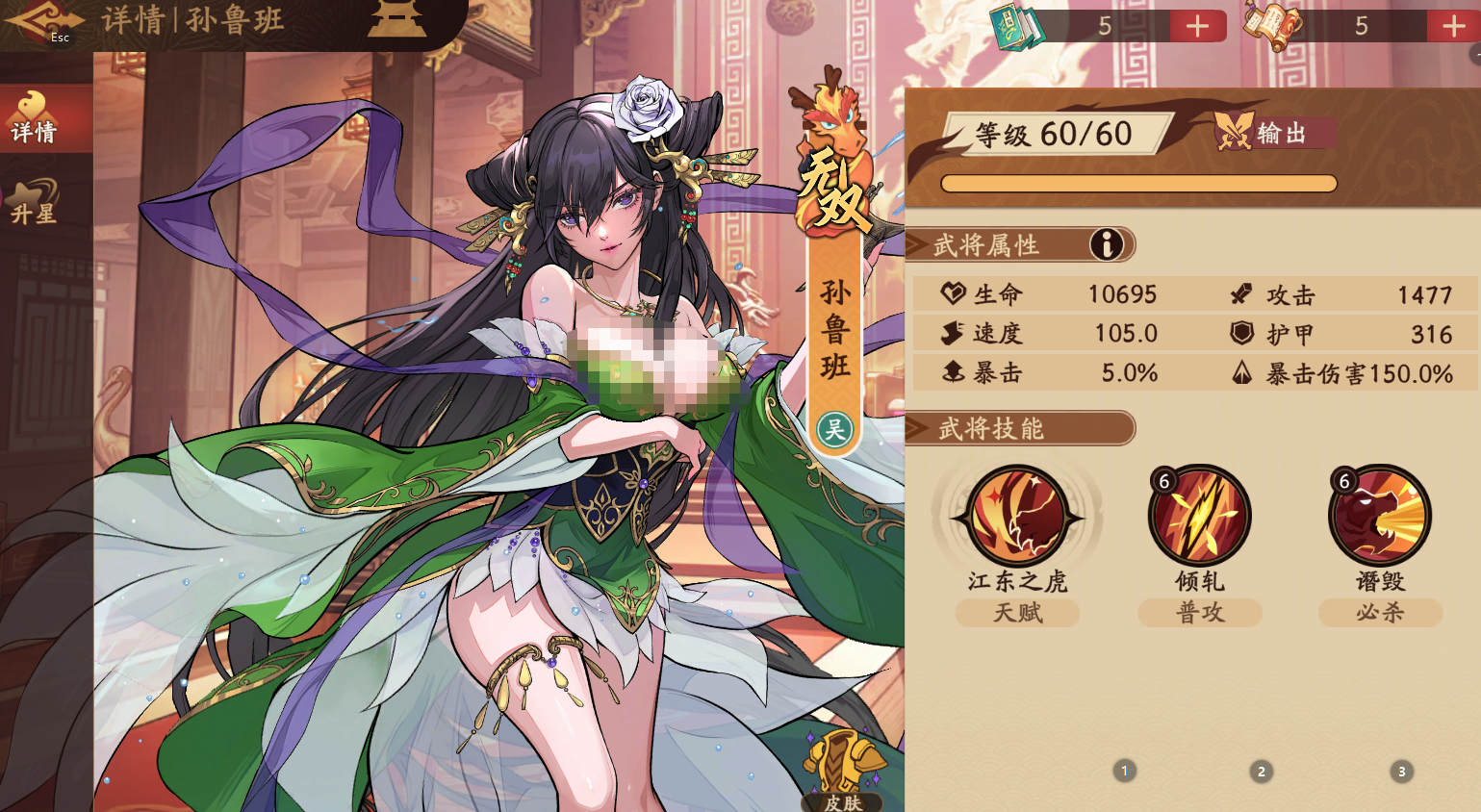Select the 谱毁 ultimate skill icon

click(x=1379, y=517)
